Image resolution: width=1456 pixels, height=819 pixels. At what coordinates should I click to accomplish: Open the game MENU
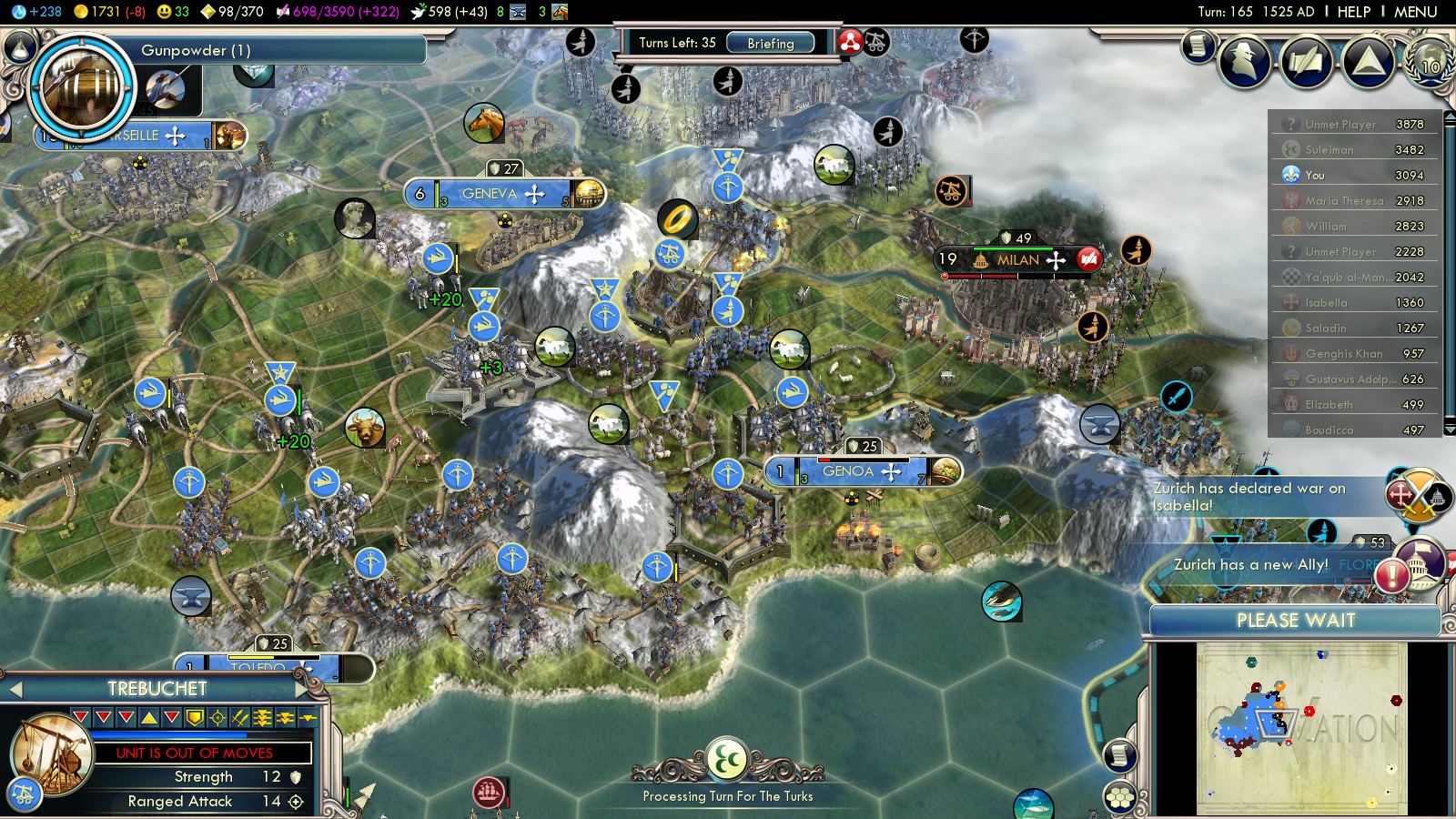click(1415, 12)
